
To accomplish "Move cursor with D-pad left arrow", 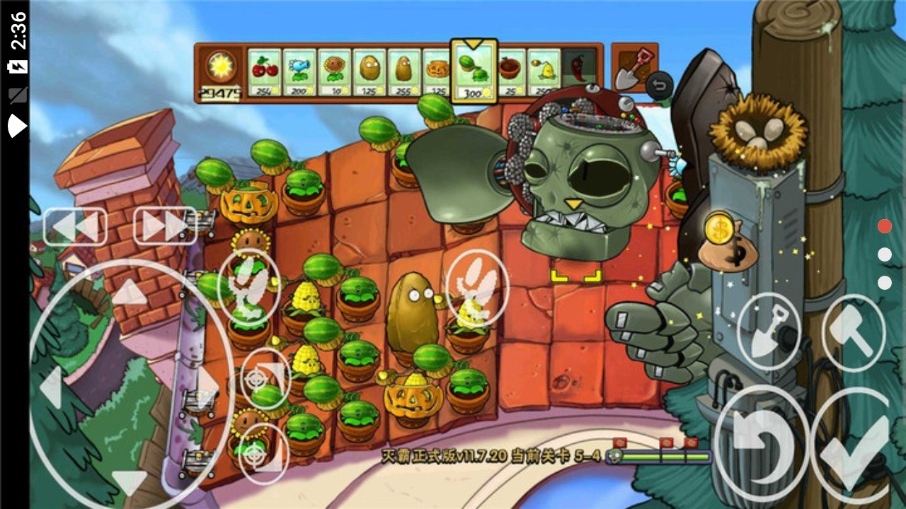I will (51, 385).
